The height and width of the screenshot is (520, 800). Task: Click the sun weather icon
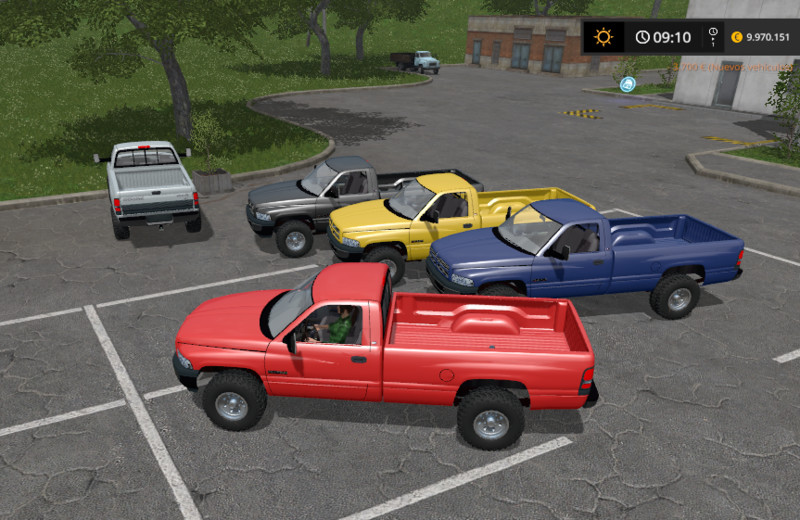(x=603, y=37)
